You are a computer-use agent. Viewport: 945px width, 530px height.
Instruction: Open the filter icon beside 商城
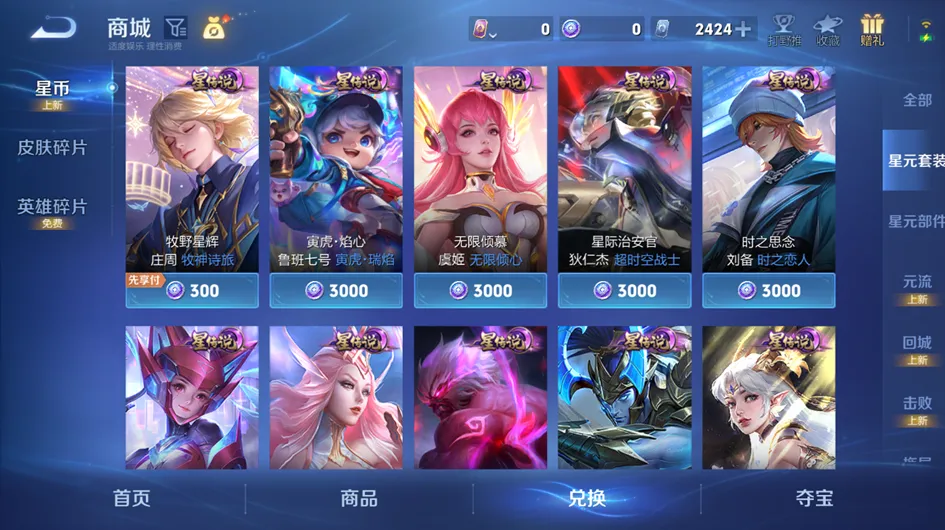point(176,28)
